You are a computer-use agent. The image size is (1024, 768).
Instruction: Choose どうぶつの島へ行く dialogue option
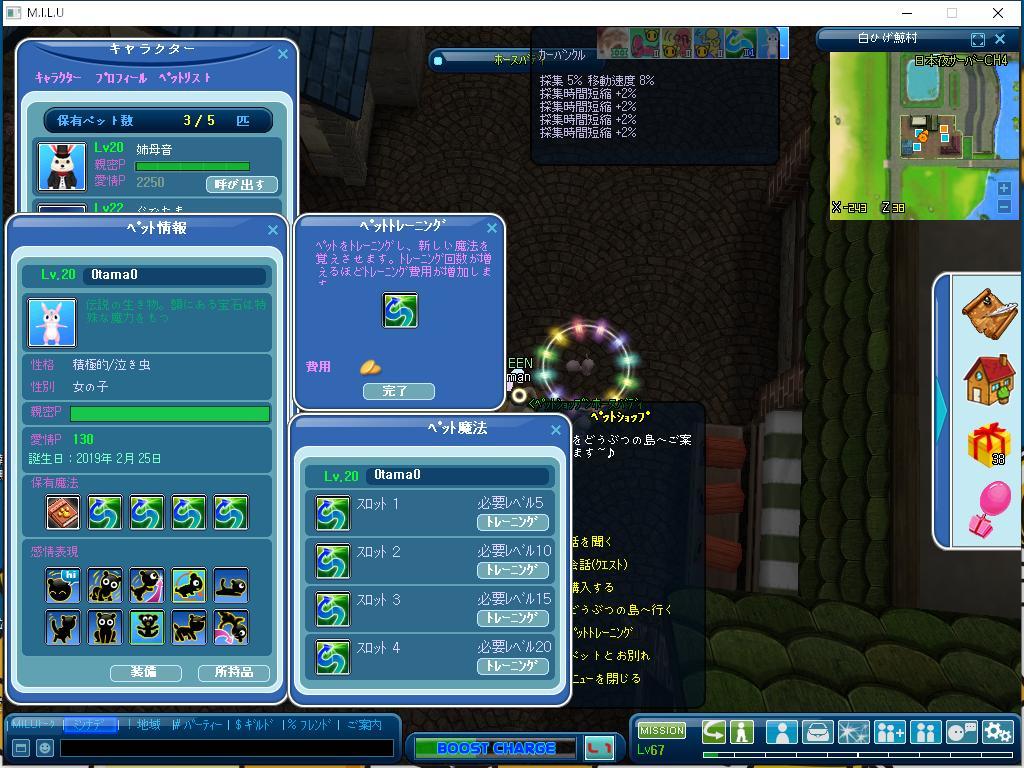click(x=622, y=610)
